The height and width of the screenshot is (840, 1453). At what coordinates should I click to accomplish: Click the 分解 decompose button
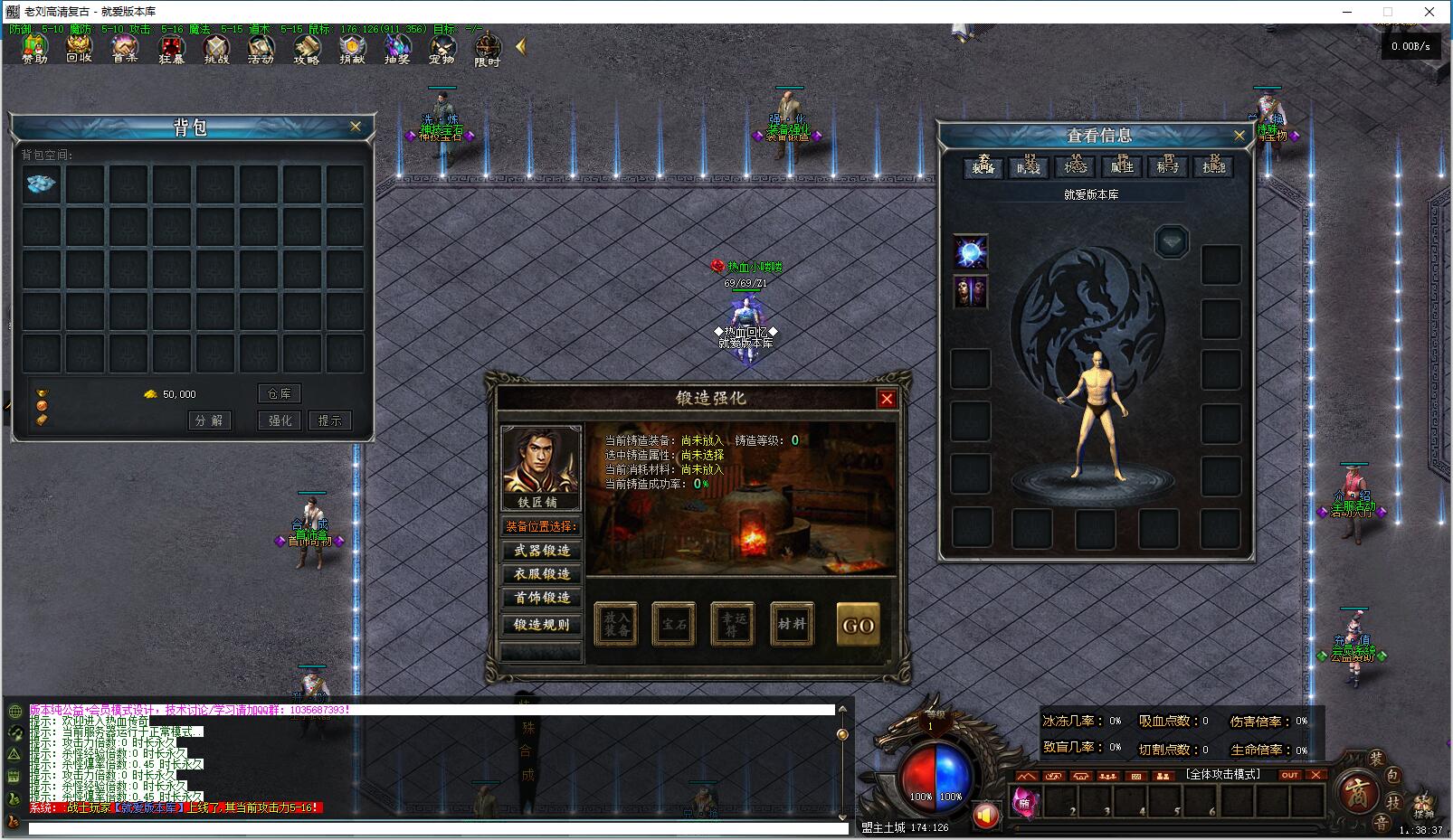[209, 420]
